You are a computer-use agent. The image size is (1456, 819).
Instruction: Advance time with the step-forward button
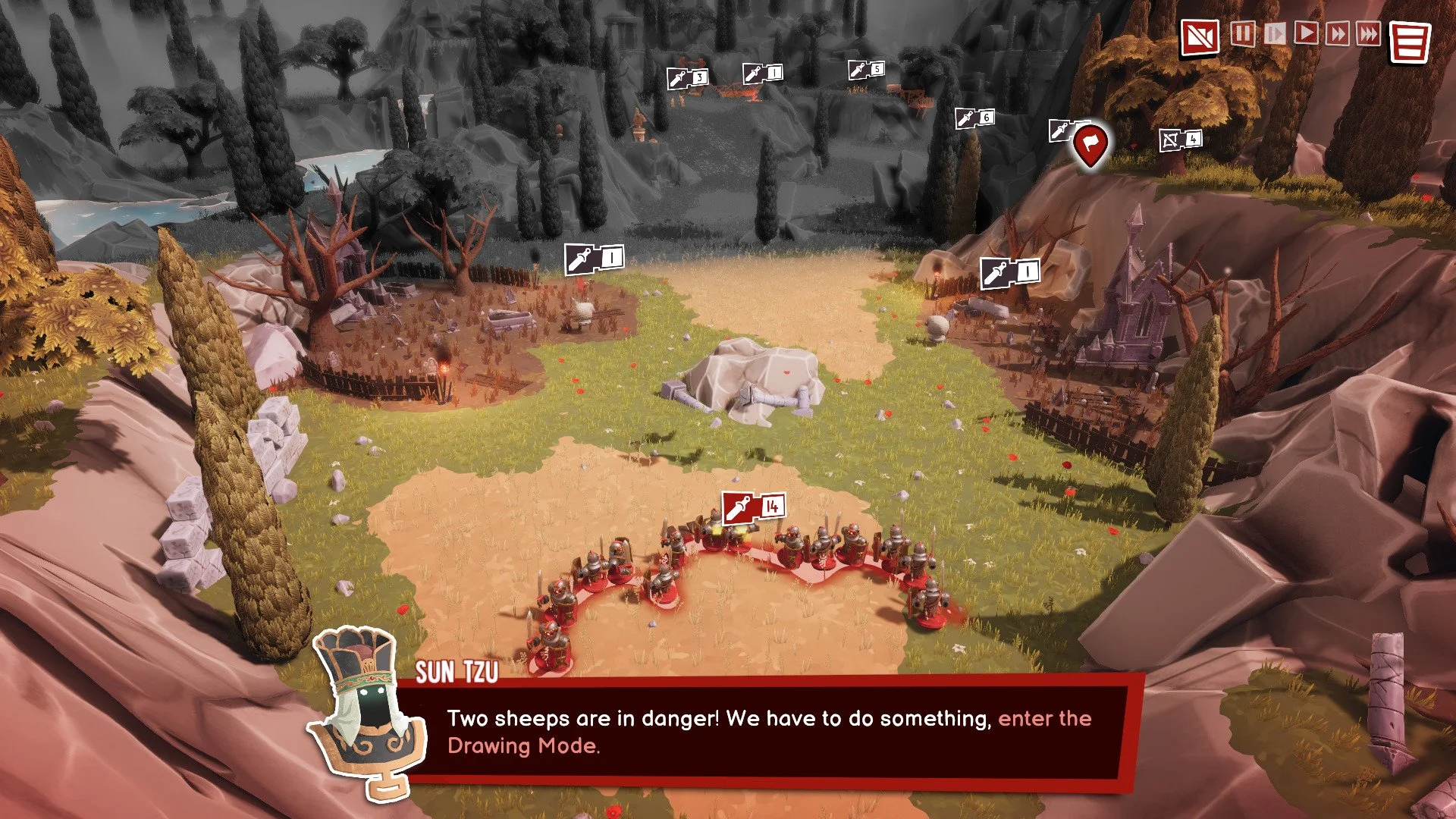pos(1275,34)
